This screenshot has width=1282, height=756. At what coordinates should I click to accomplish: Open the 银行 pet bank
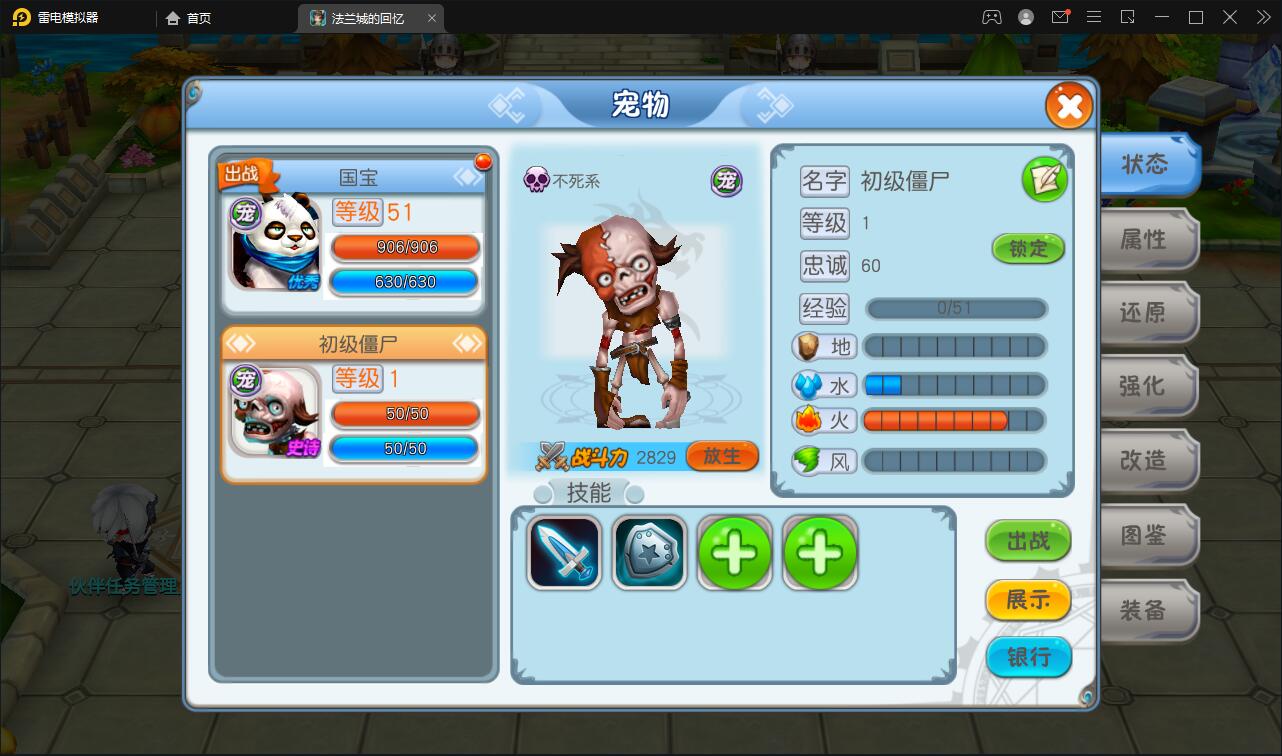point(1028,657)
